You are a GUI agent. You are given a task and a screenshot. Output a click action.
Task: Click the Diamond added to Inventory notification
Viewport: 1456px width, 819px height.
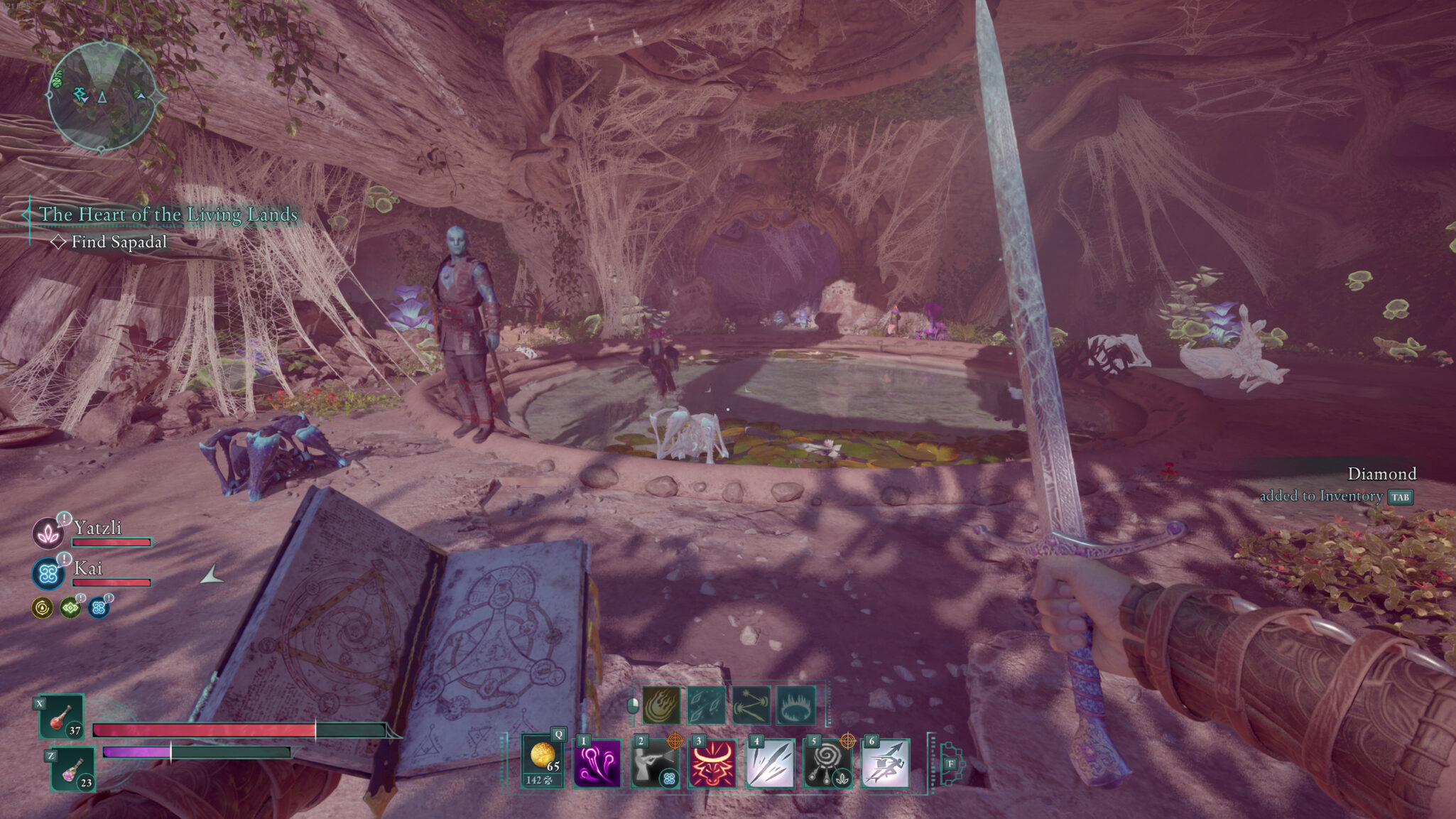tap(1335, 485)
